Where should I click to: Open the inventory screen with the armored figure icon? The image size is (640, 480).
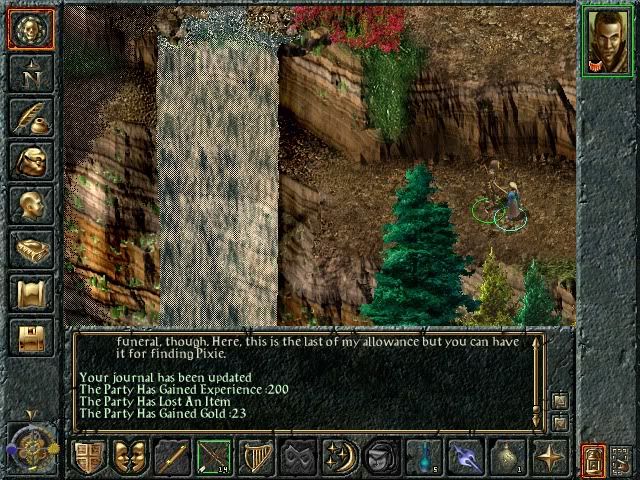[30, 162]
